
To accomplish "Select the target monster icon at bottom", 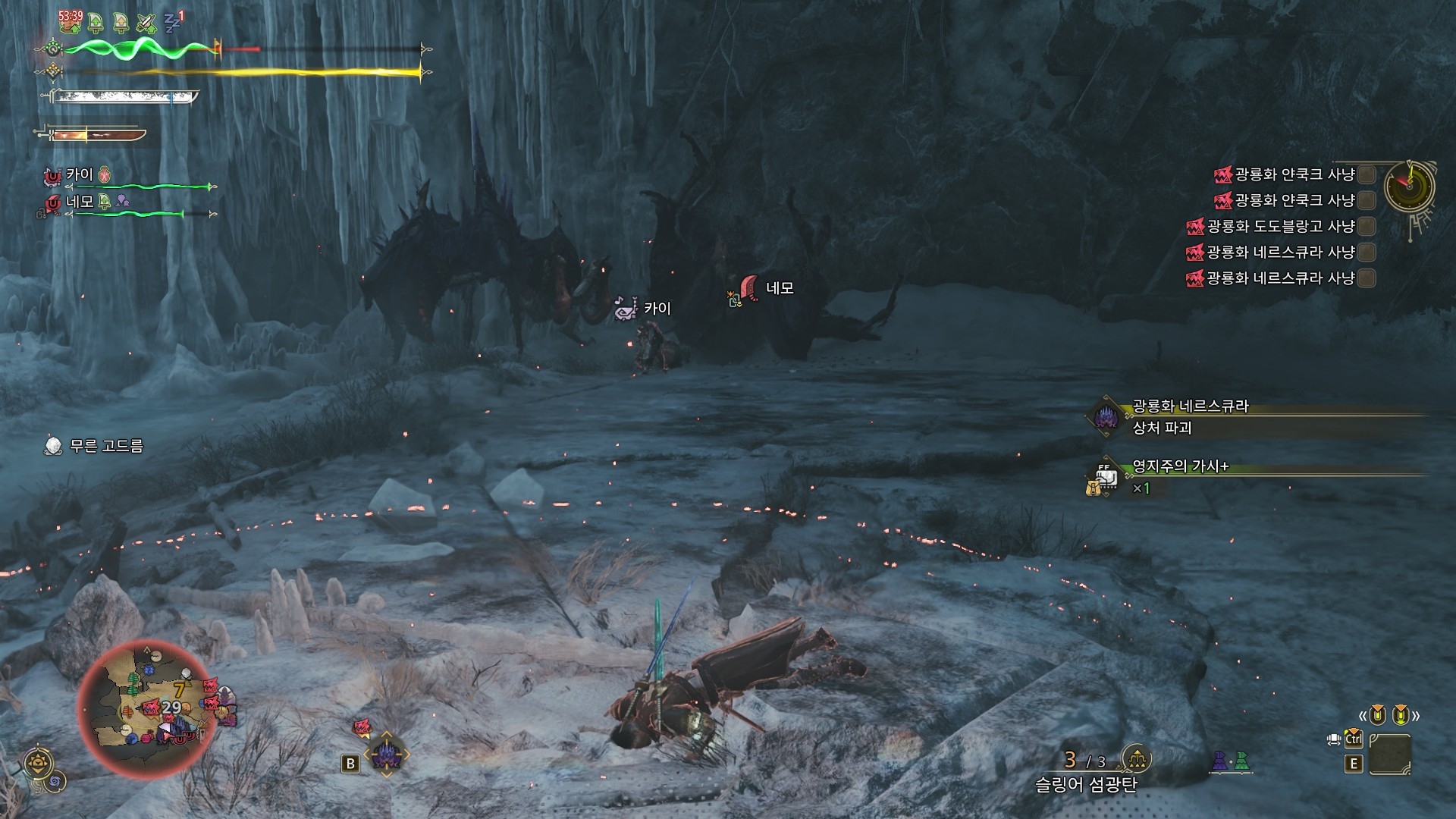I will [386, 755].
